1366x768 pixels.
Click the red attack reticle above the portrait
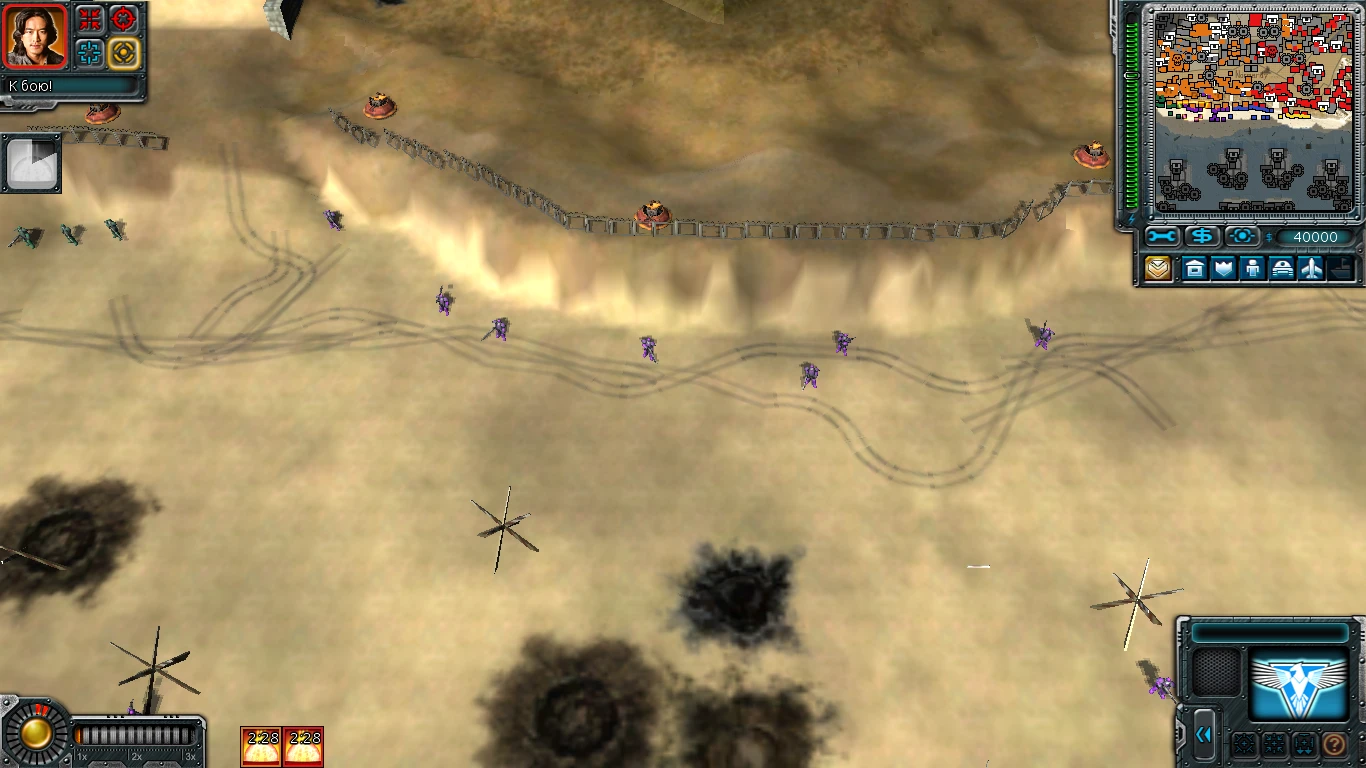(x=122, y=19)
